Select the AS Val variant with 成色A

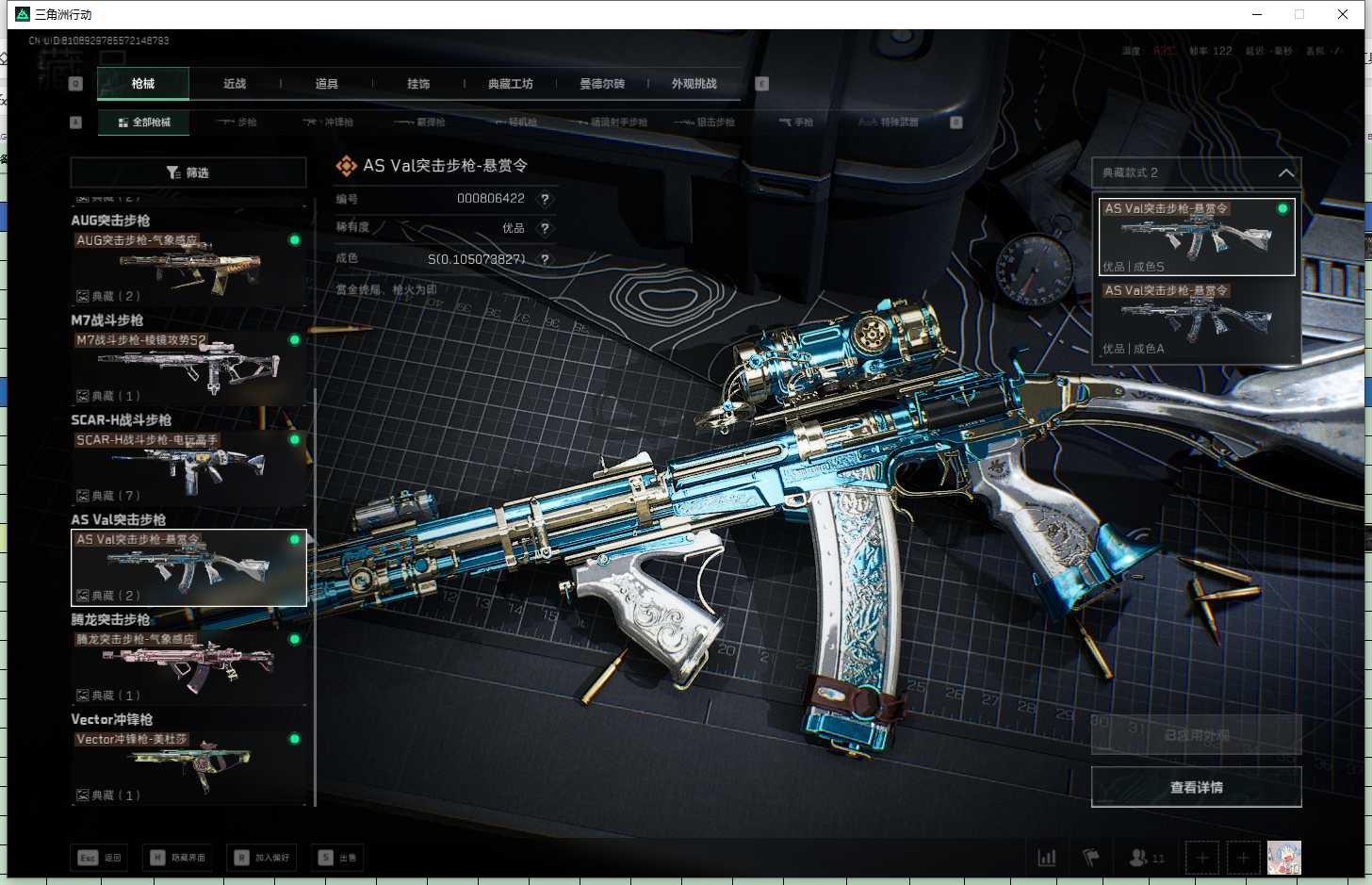click(x=1197, y=320)
